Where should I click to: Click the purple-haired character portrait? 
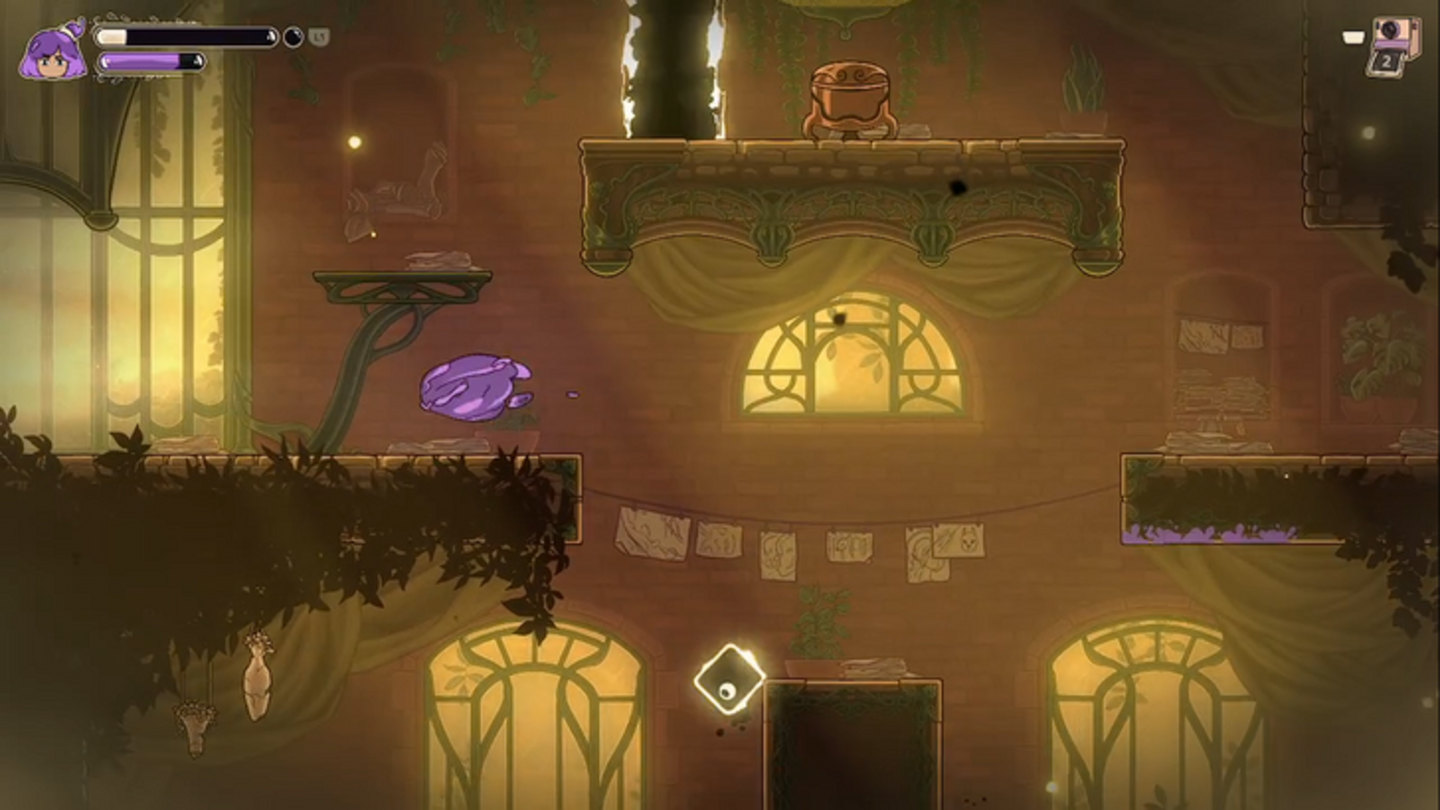point(53,52)
